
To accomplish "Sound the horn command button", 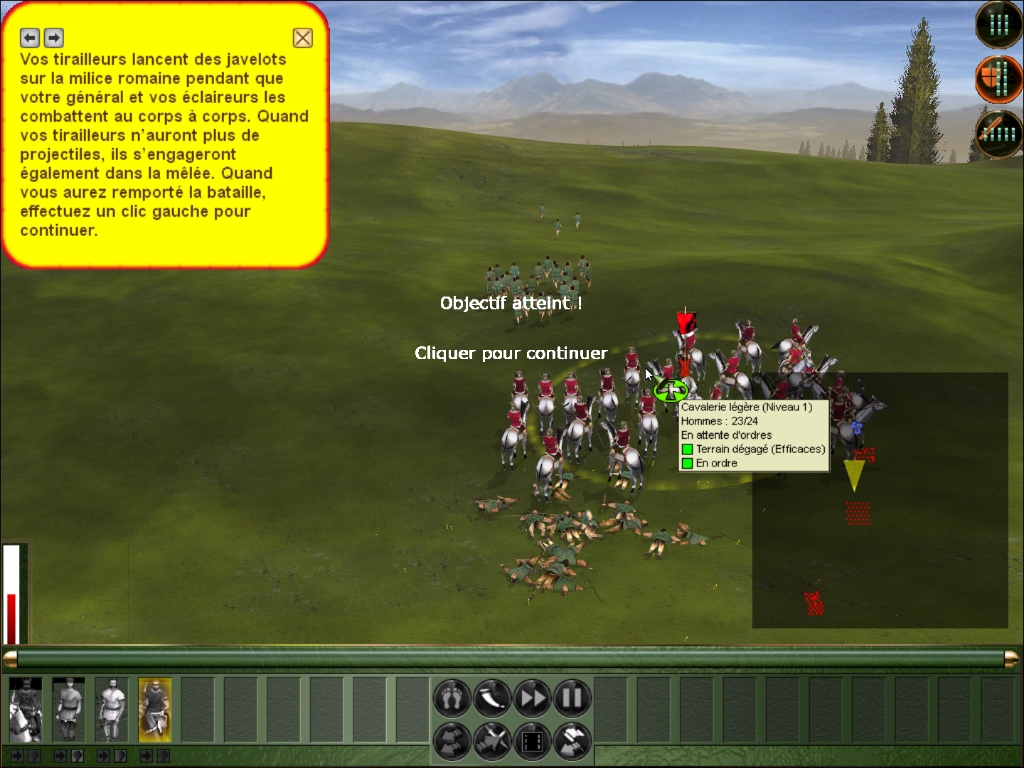I will 492,697.
